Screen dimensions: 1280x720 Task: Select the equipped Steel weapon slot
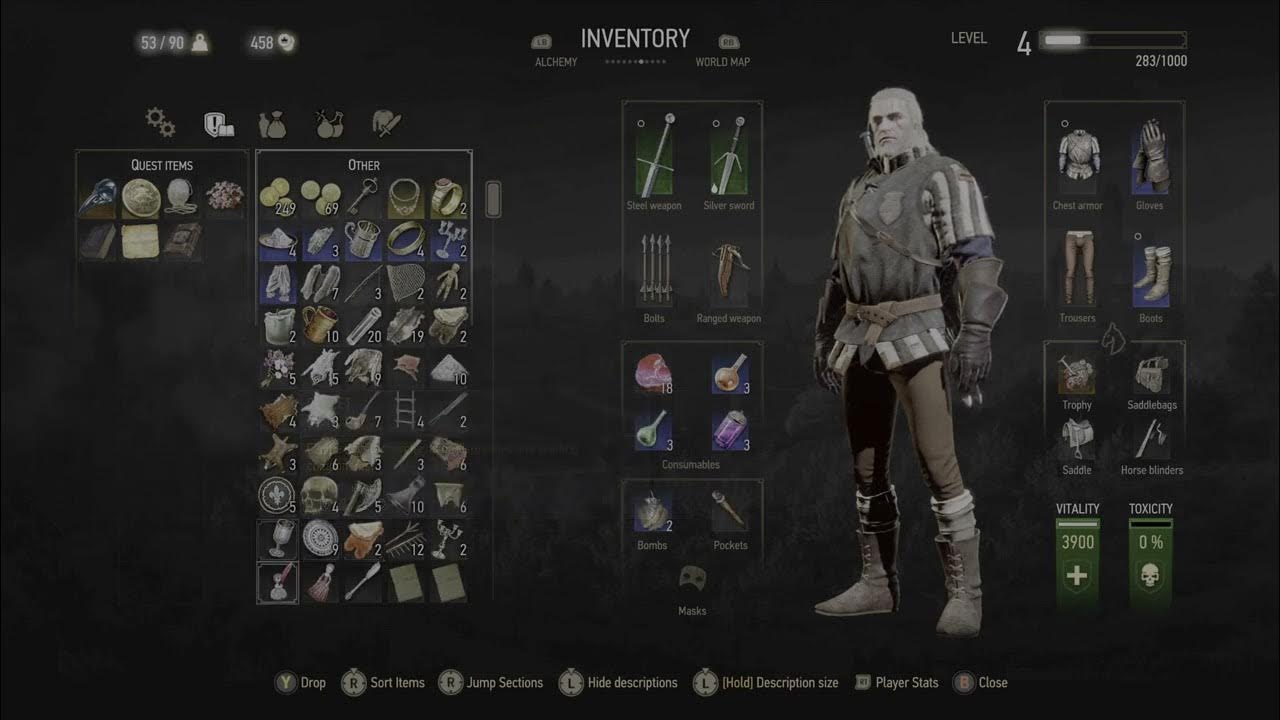(x=654, y=160)
